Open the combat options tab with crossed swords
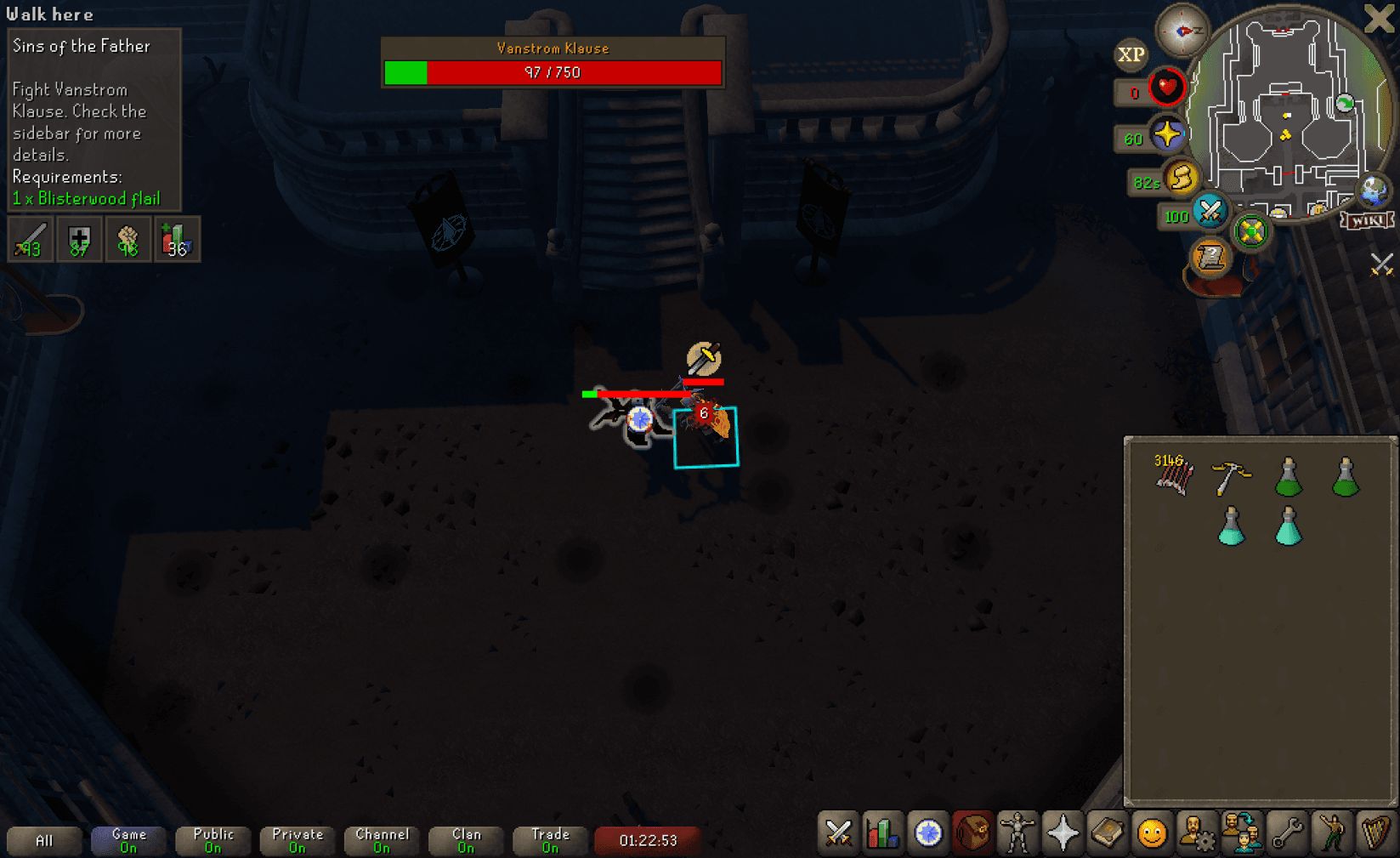The height and width of the screenshot is (858, 1400). (837, 834)
